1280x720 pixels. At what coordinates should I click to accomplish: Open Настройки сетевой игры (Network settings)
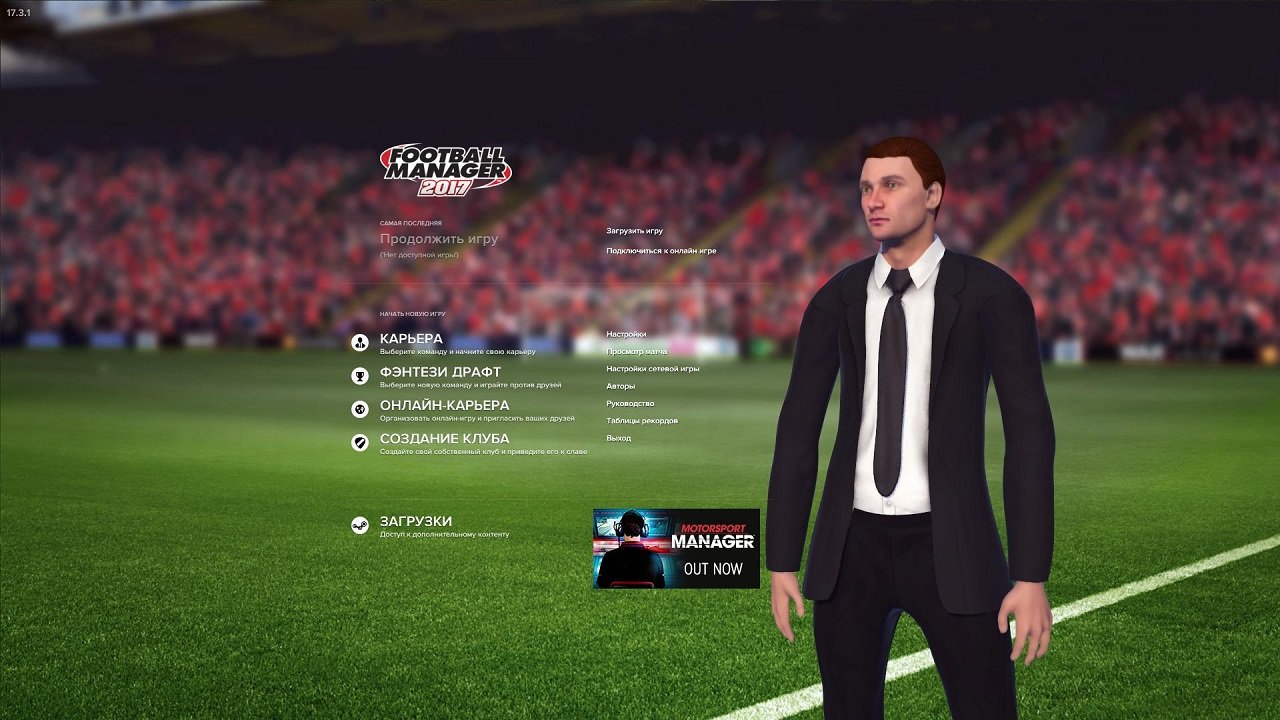pos(653,368)
